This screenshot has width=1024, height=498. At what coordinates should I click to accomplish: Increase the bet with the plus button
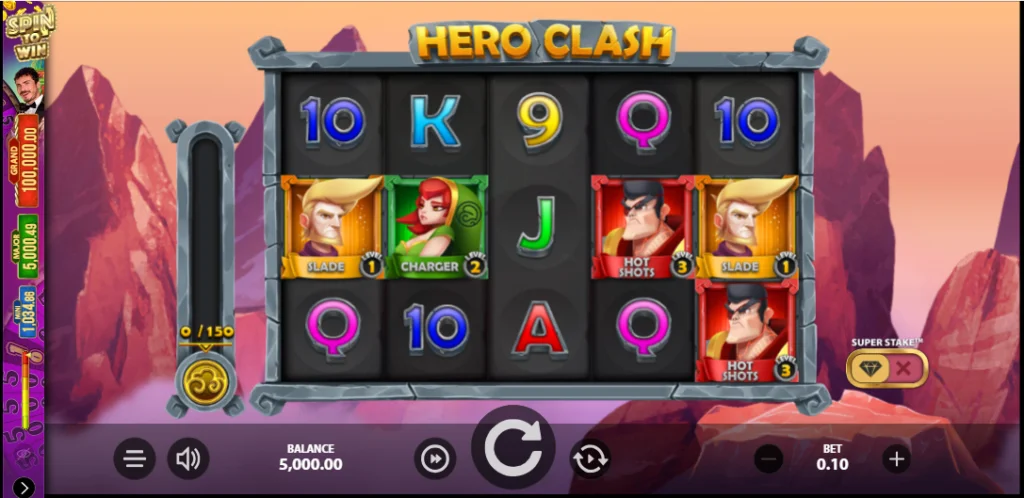click(896, 459)
